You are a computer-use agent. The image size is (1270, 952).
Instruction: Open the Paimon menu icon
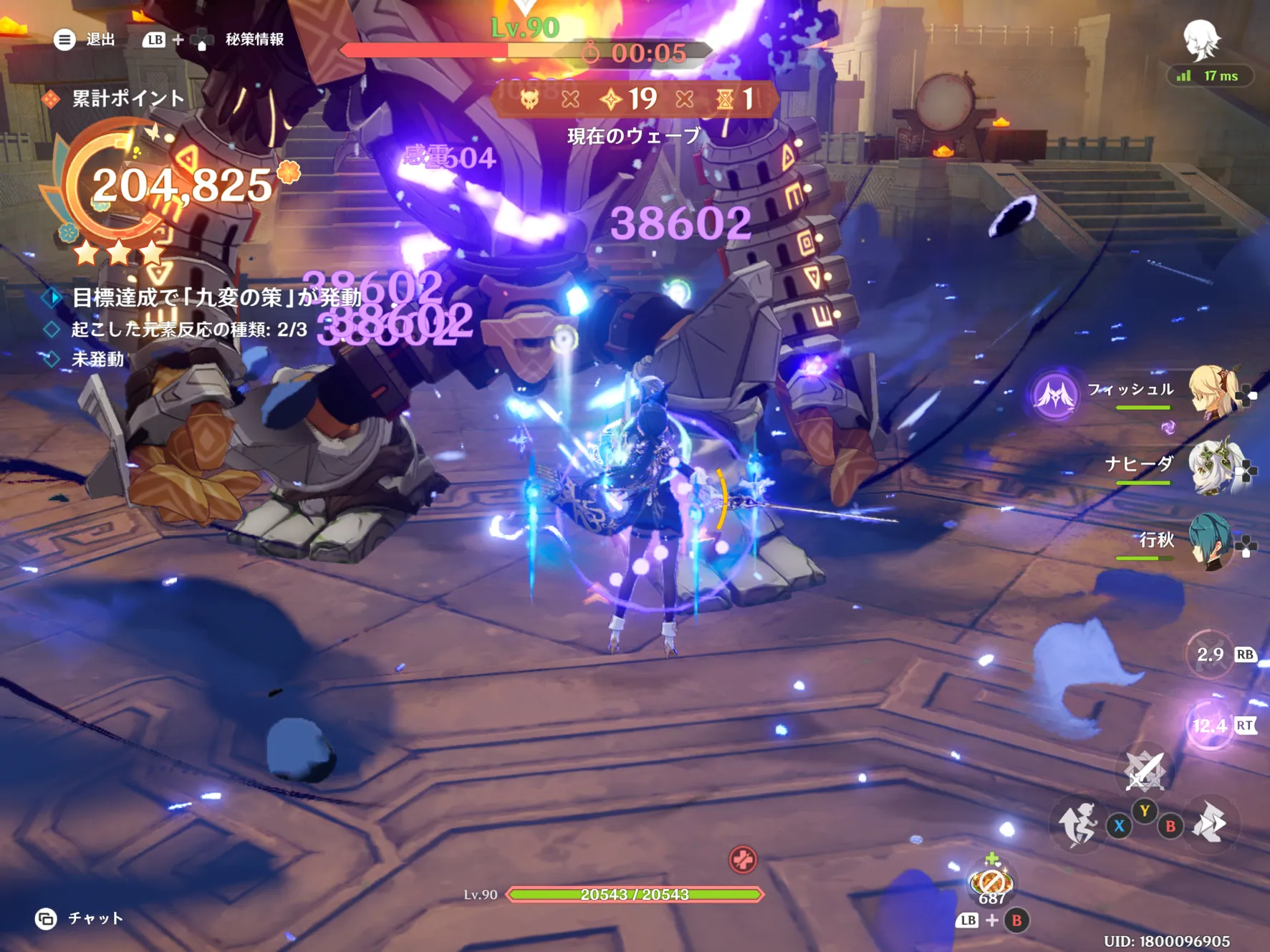[1201, 39]
